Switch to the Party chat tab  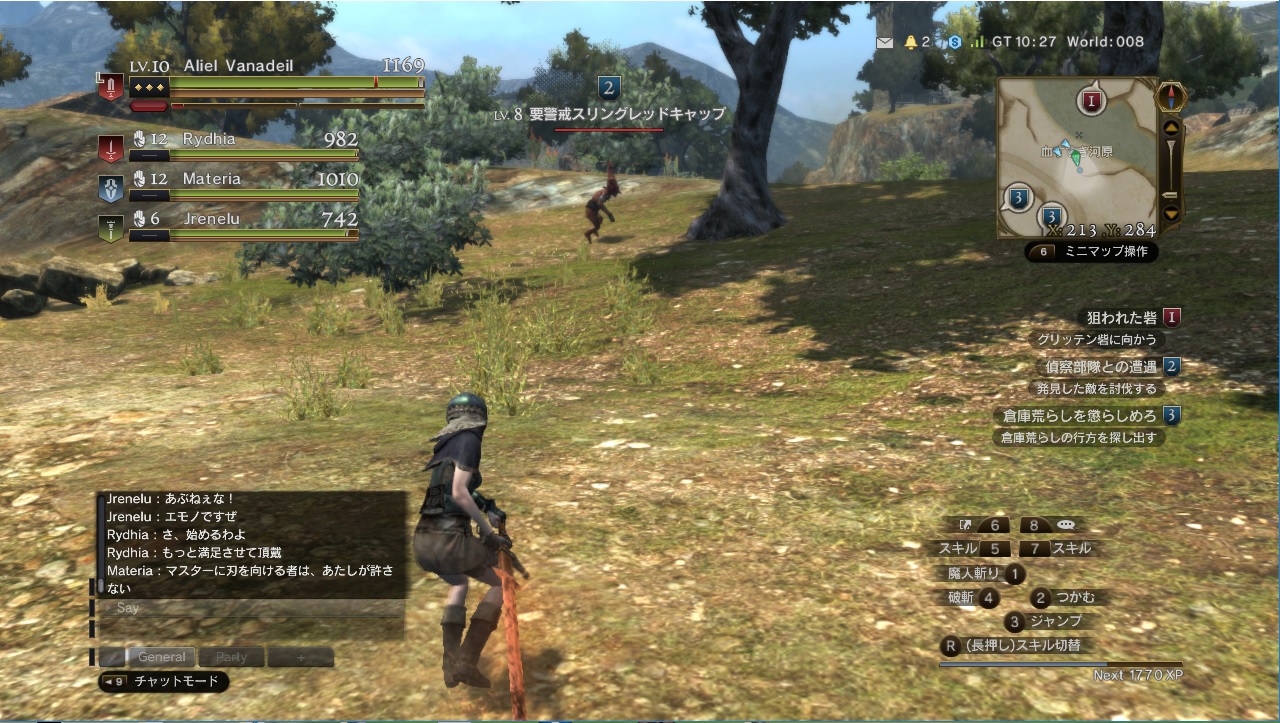[231, 657]
